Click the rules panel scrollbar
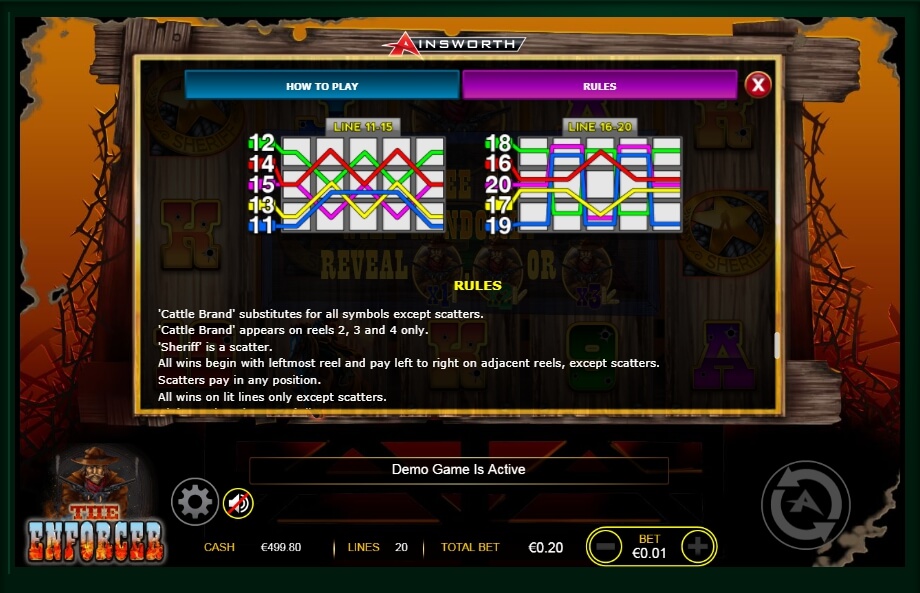 (776, 345)
